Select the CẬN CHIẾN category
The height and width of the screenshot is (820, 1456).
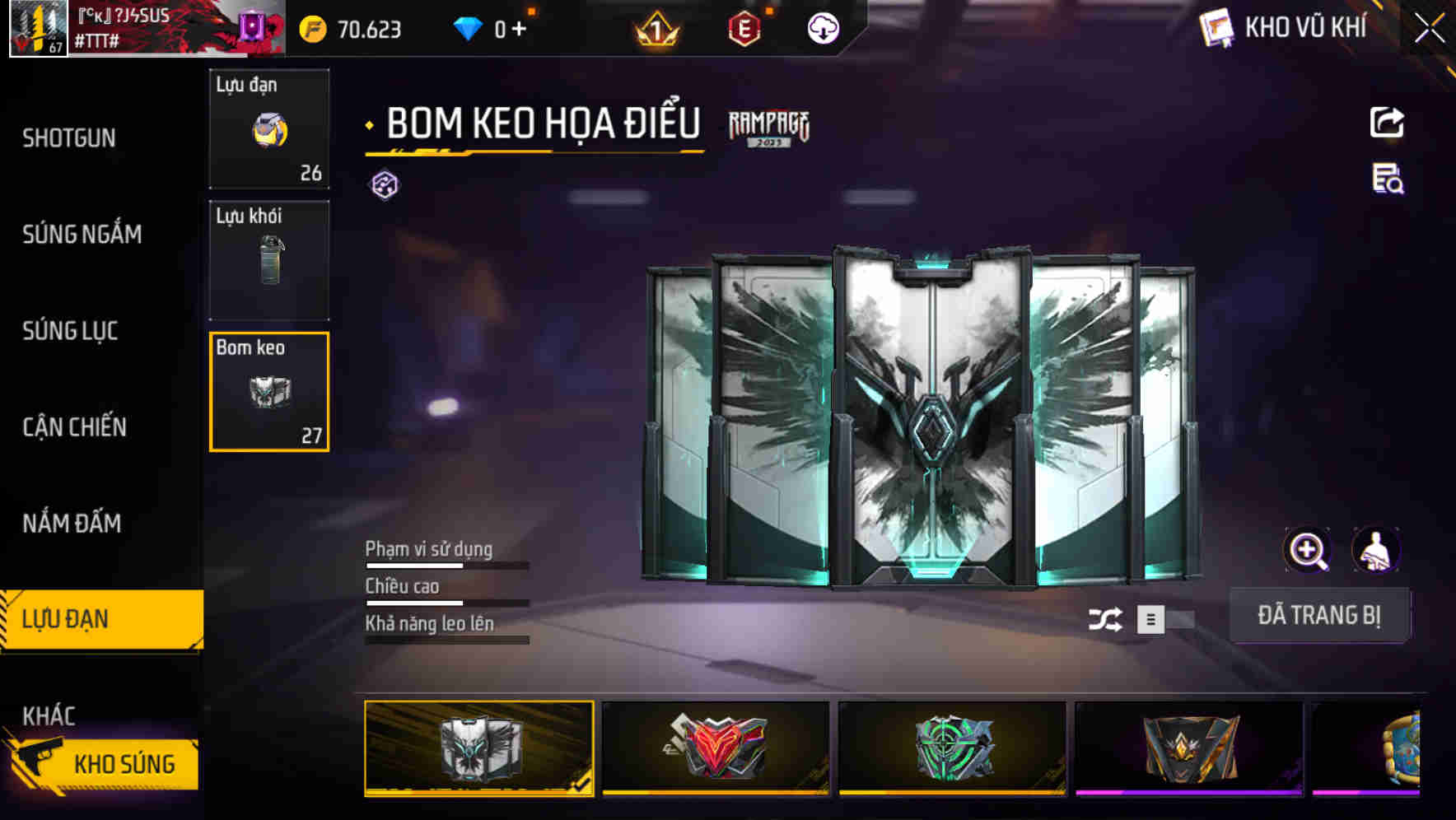72,427
